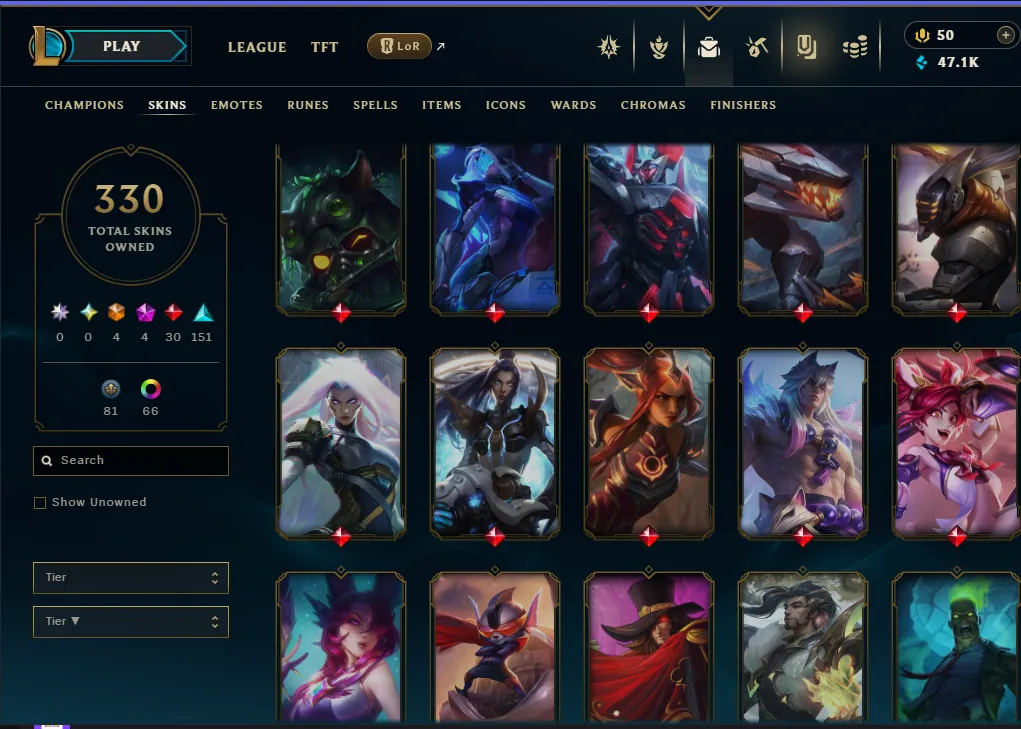Open the LEAGUE section
The image size is (1021, 729).
[257, 47]
